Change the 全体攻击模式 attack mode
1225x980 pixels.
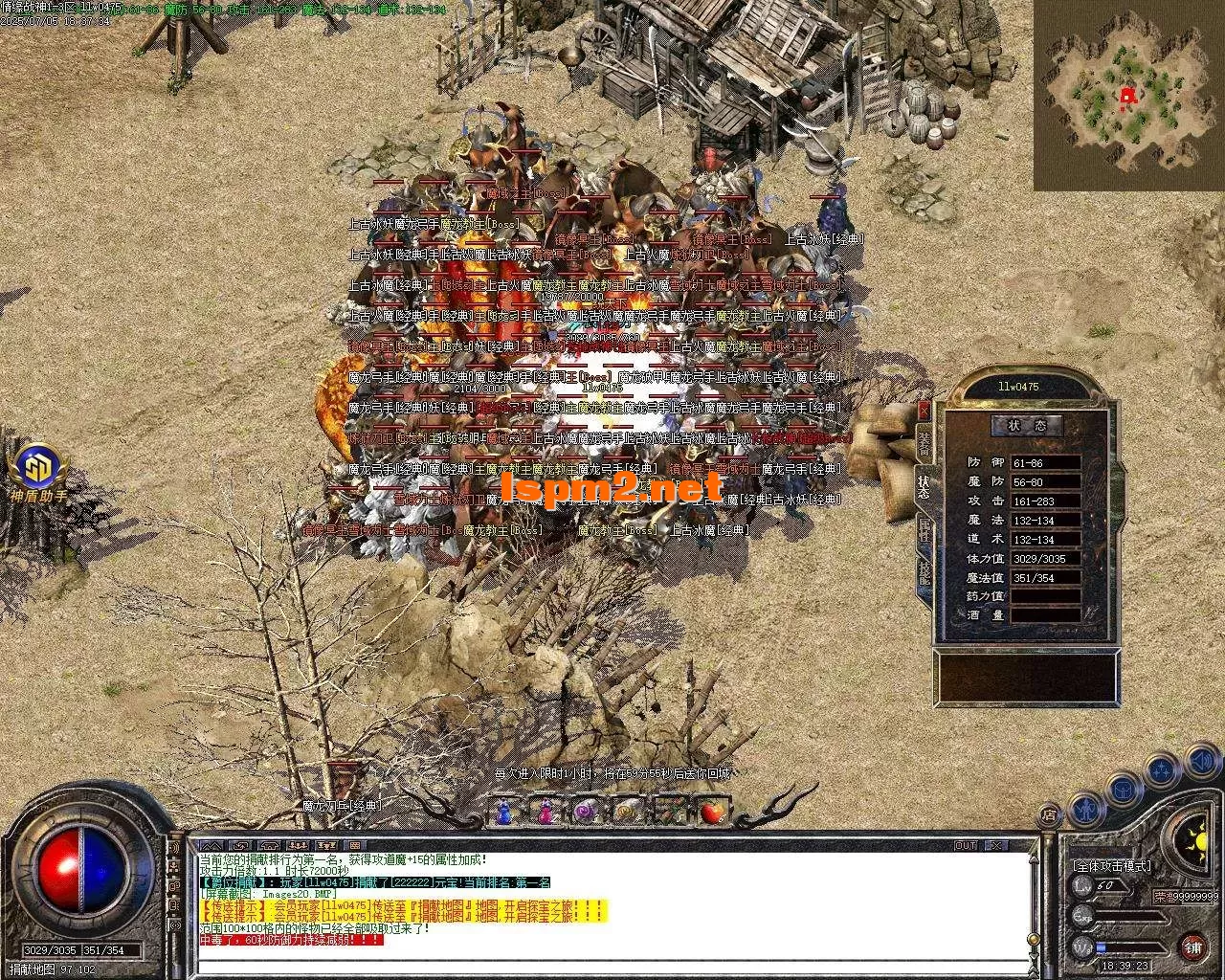pos(1112,865)
